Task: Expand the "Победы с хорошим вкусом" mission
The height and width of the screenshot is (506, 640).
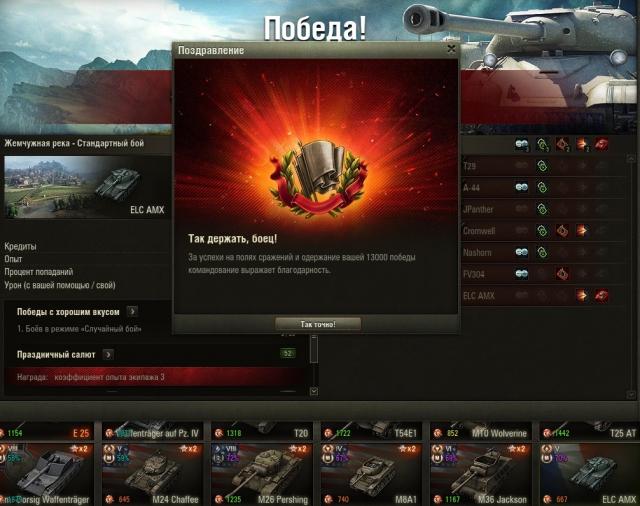Action: 132,312
